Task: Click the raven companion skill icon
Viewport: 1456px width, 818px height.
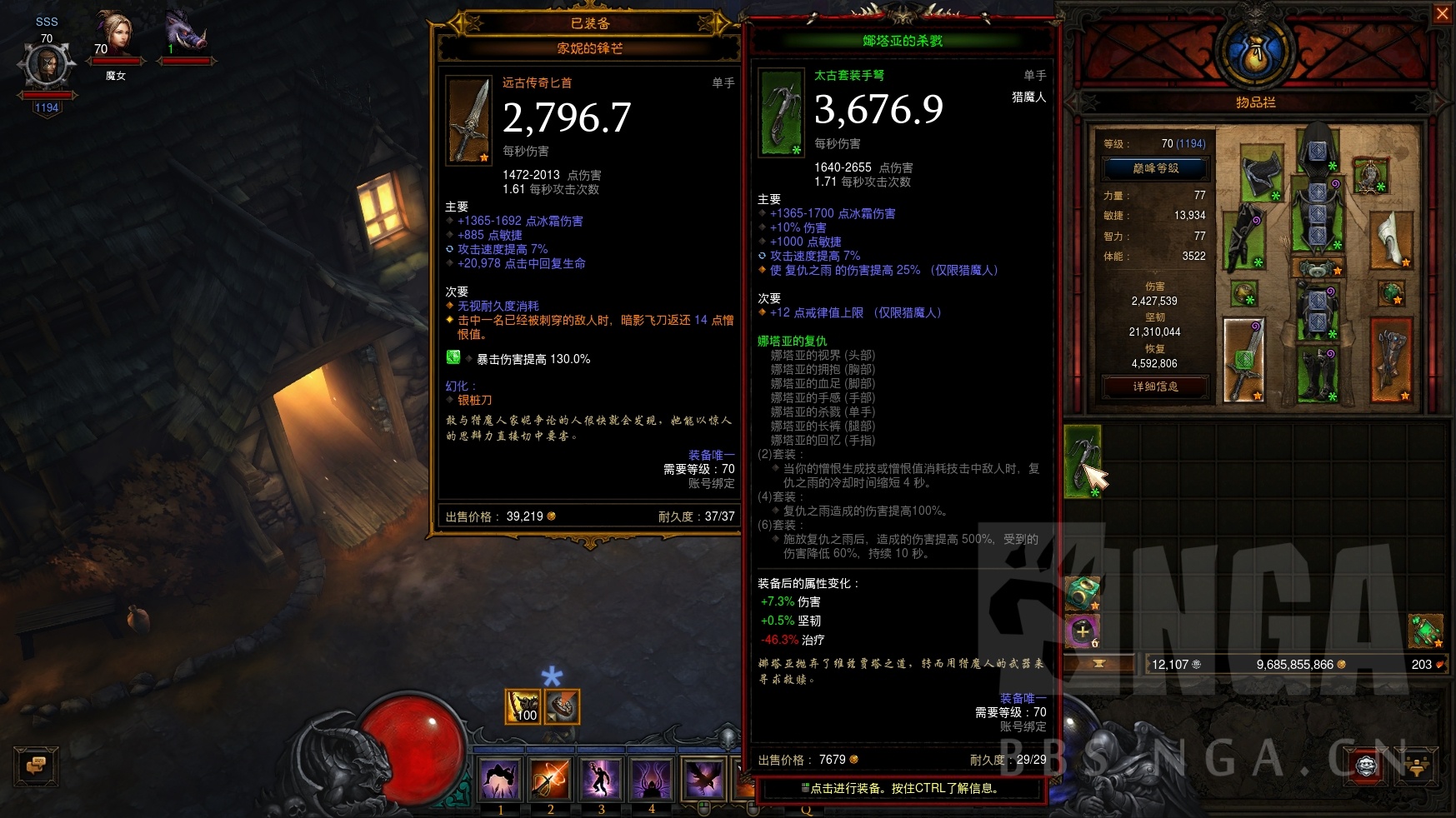Action: click(704, 777)
